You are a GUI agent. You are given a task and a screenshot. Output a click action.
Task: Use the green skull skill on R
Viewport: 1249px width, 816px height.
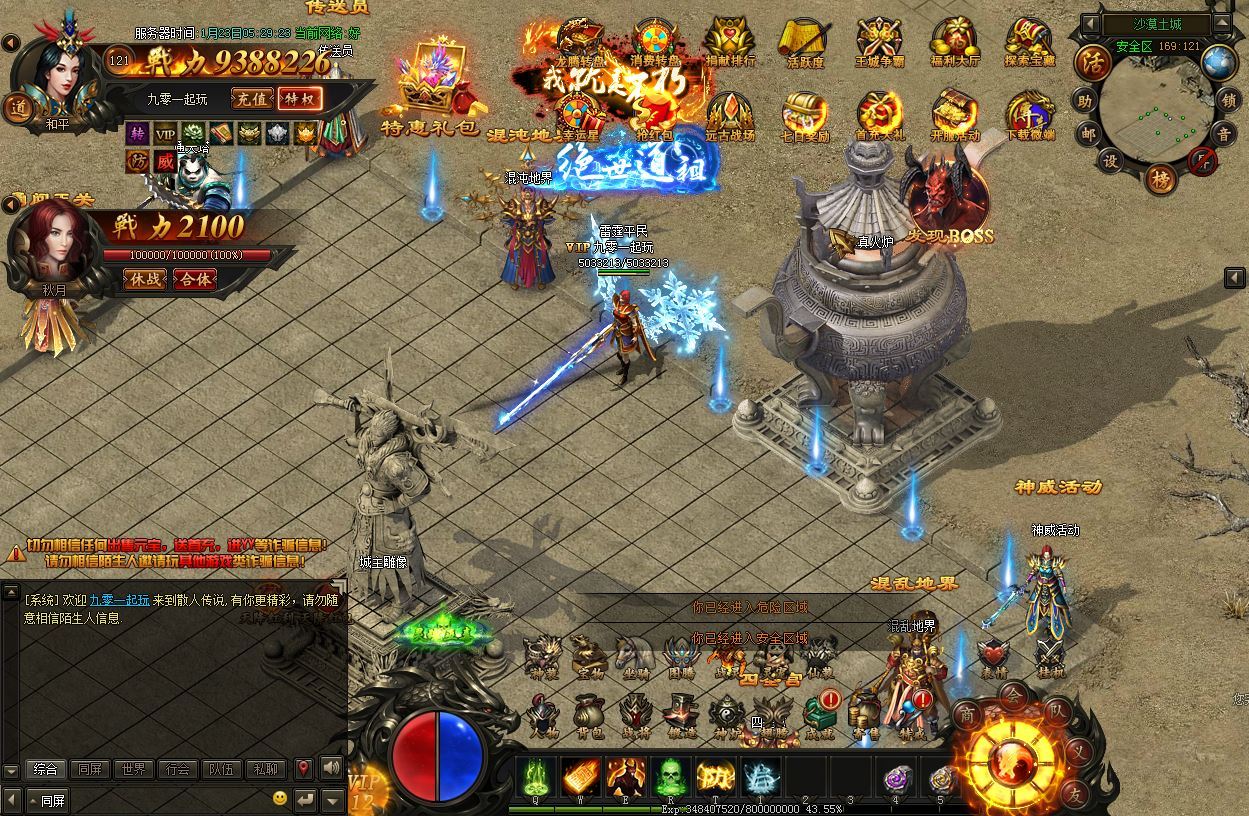coord(671,777)
